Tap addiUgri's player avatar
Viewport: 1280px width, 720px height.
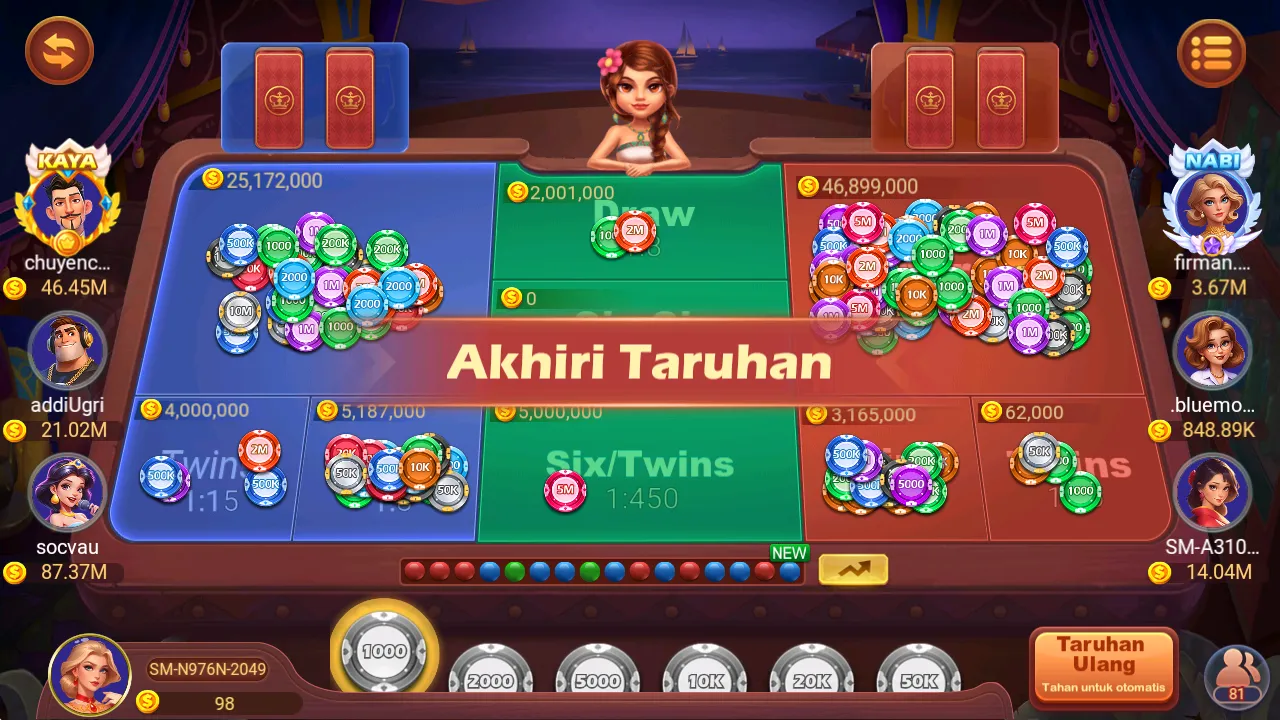pos(68,349)
